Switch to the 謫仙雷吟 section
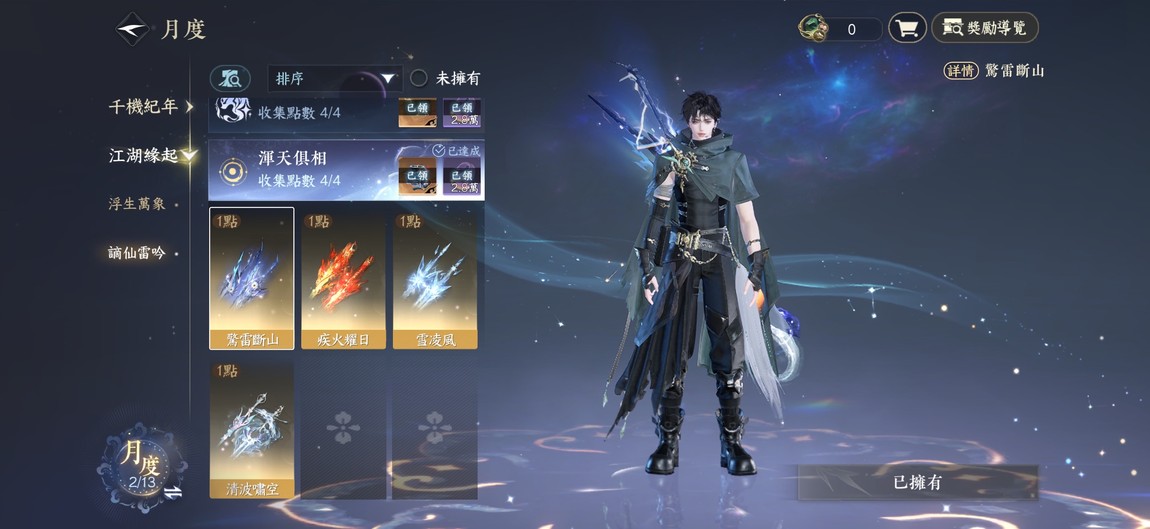 point(137,253)
